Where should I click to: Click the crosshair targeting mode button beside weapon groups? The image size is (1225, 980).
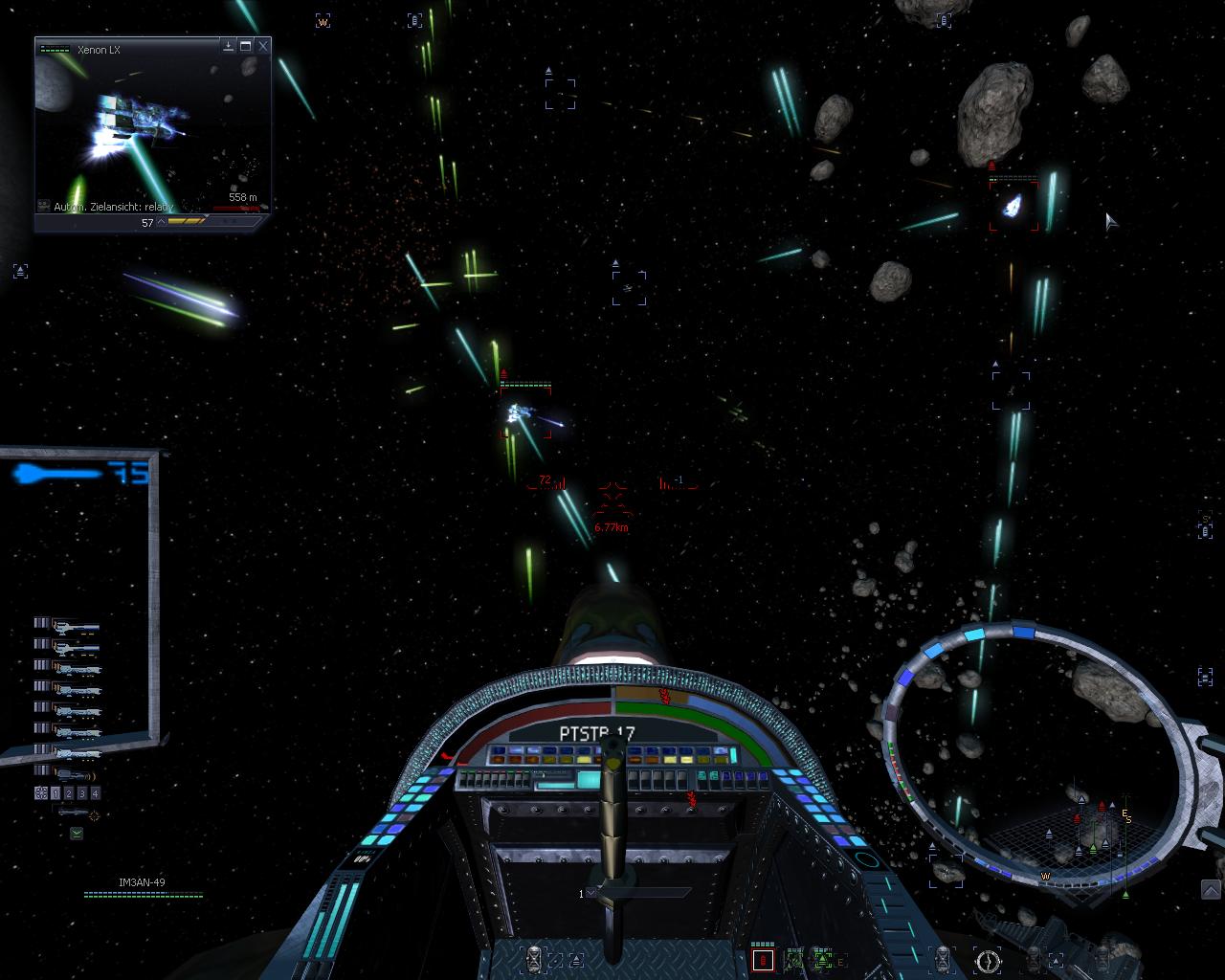(41, 793)
